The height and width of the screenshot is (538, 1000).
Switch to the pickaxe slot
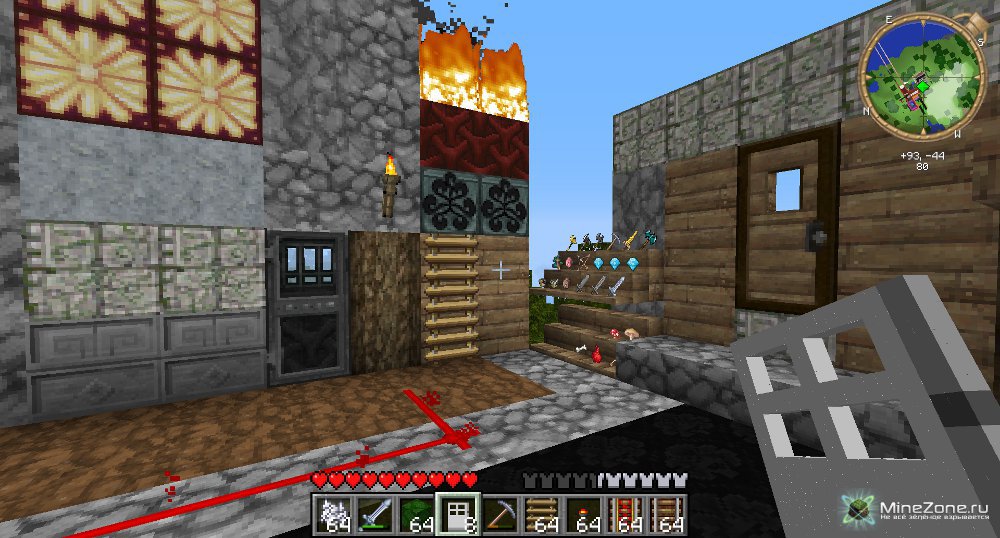(x=500, y=514)
